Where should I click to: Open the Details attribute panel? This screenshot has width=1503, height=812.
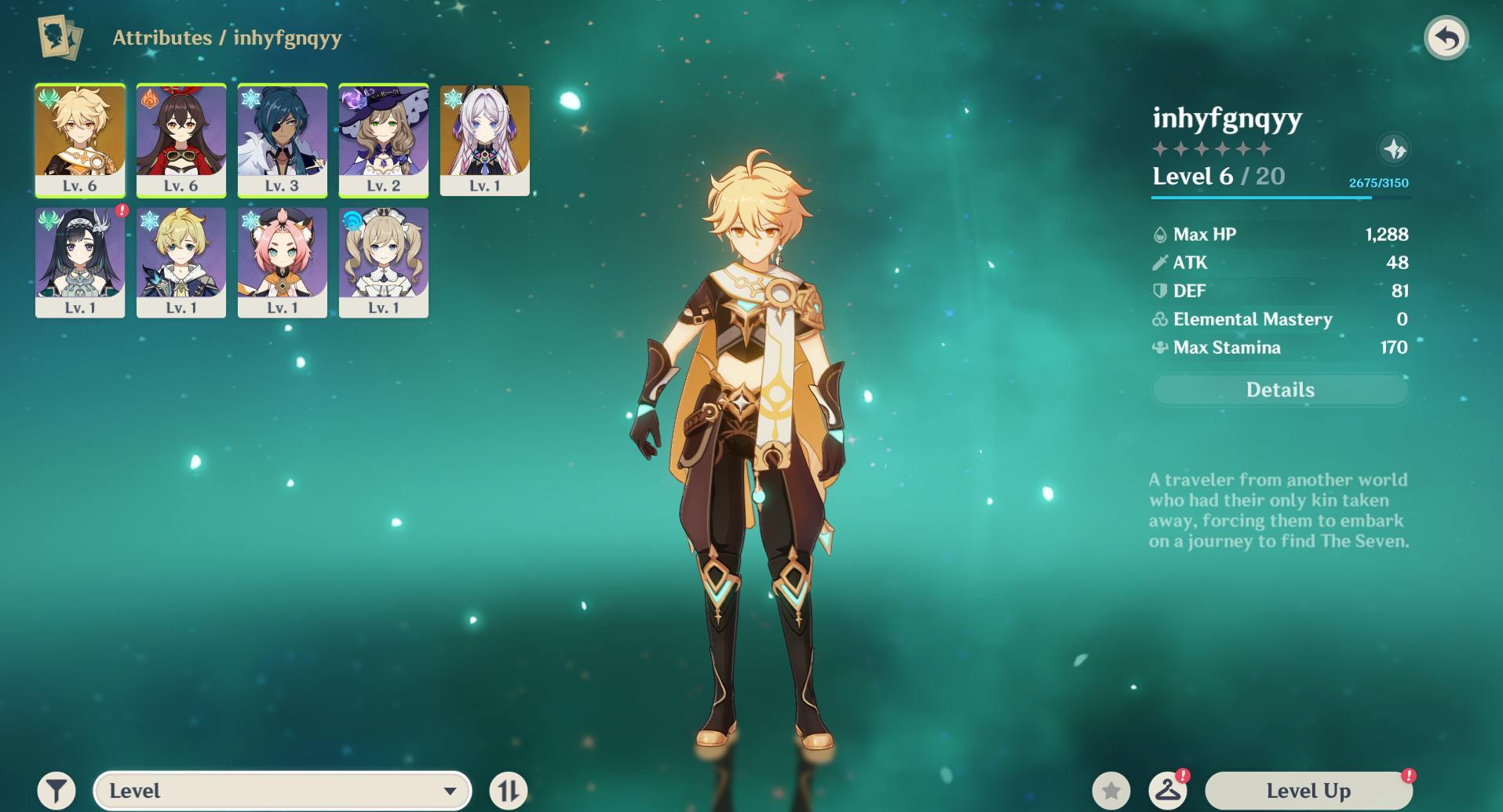[1280, 390]
